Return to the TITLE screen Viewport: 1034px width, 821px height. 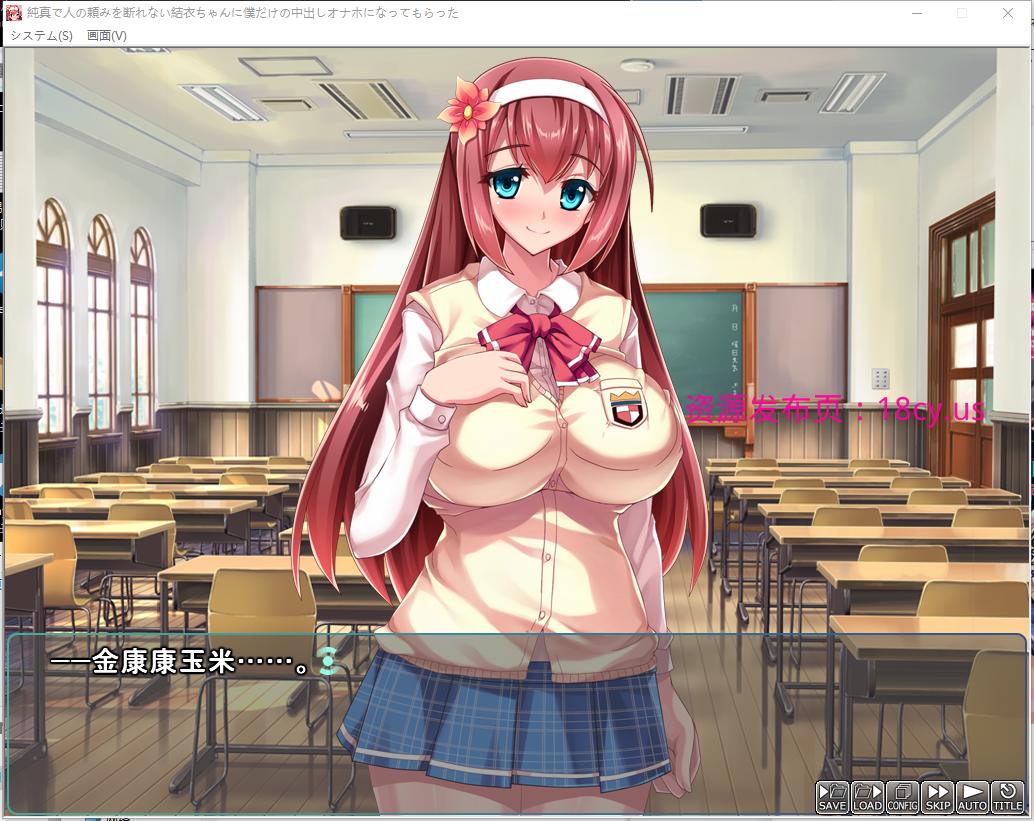[1007, 796]
